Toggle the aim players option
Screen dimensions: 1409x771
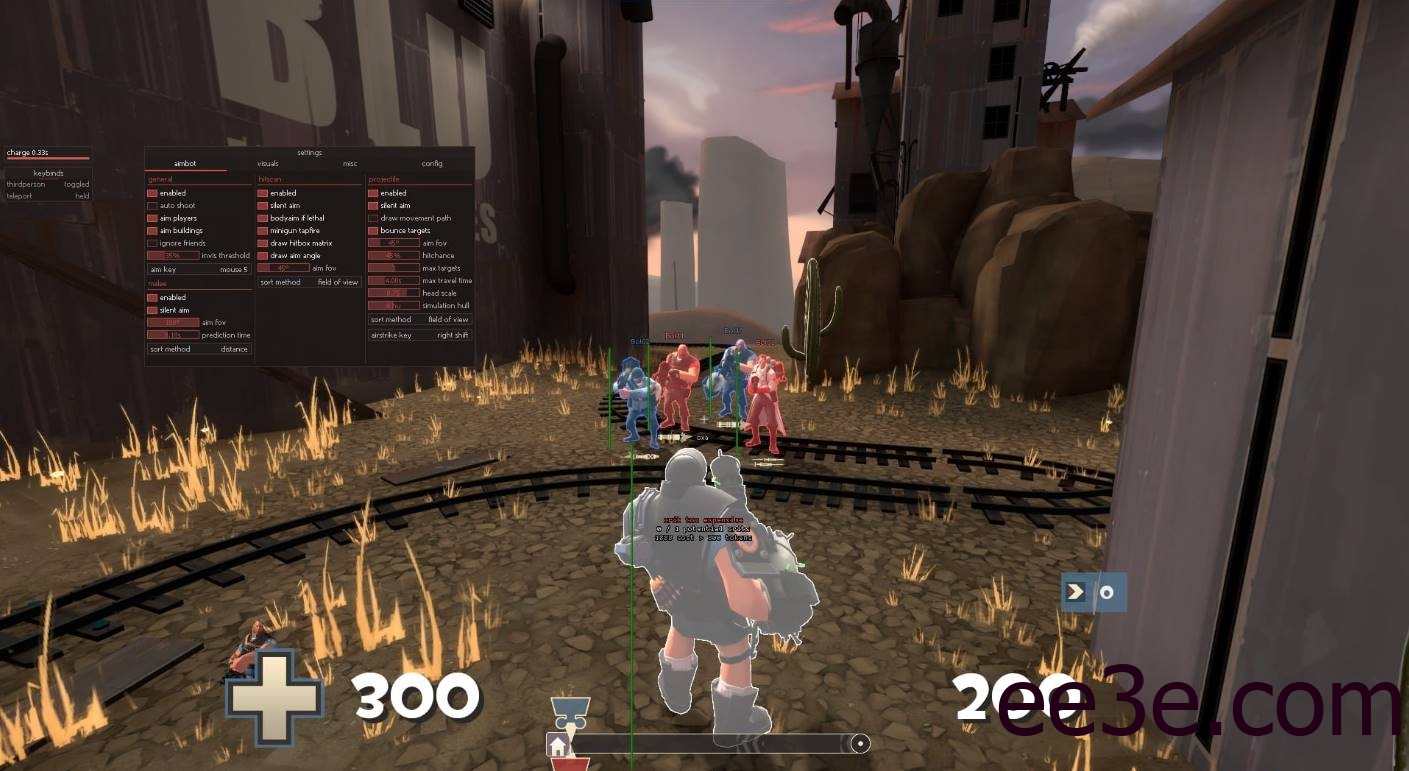pyautogui.click(x=153, y=218)
